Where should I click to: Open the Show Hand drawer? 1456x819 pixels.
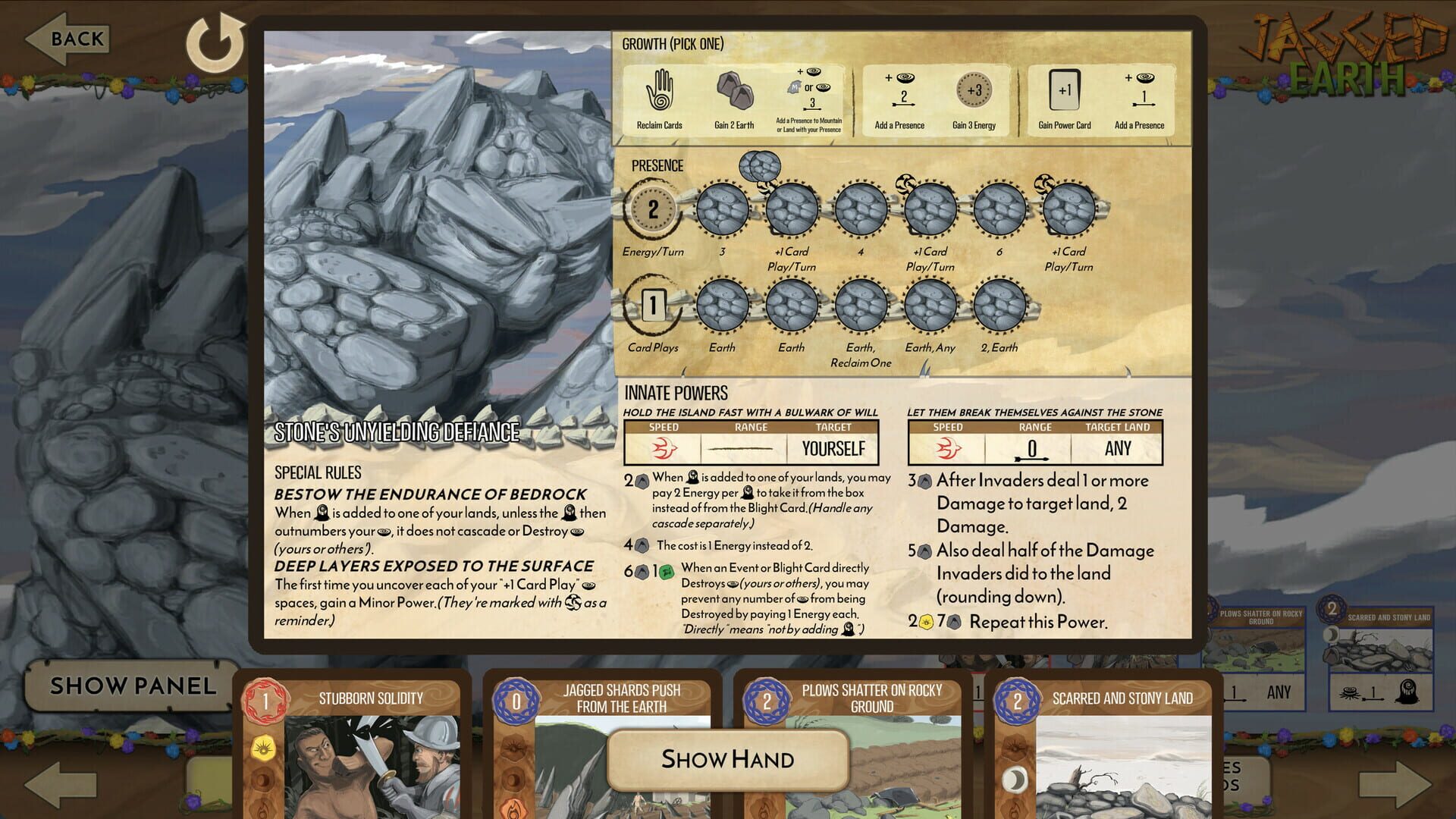pyautogui.click(x=728, y=759)
